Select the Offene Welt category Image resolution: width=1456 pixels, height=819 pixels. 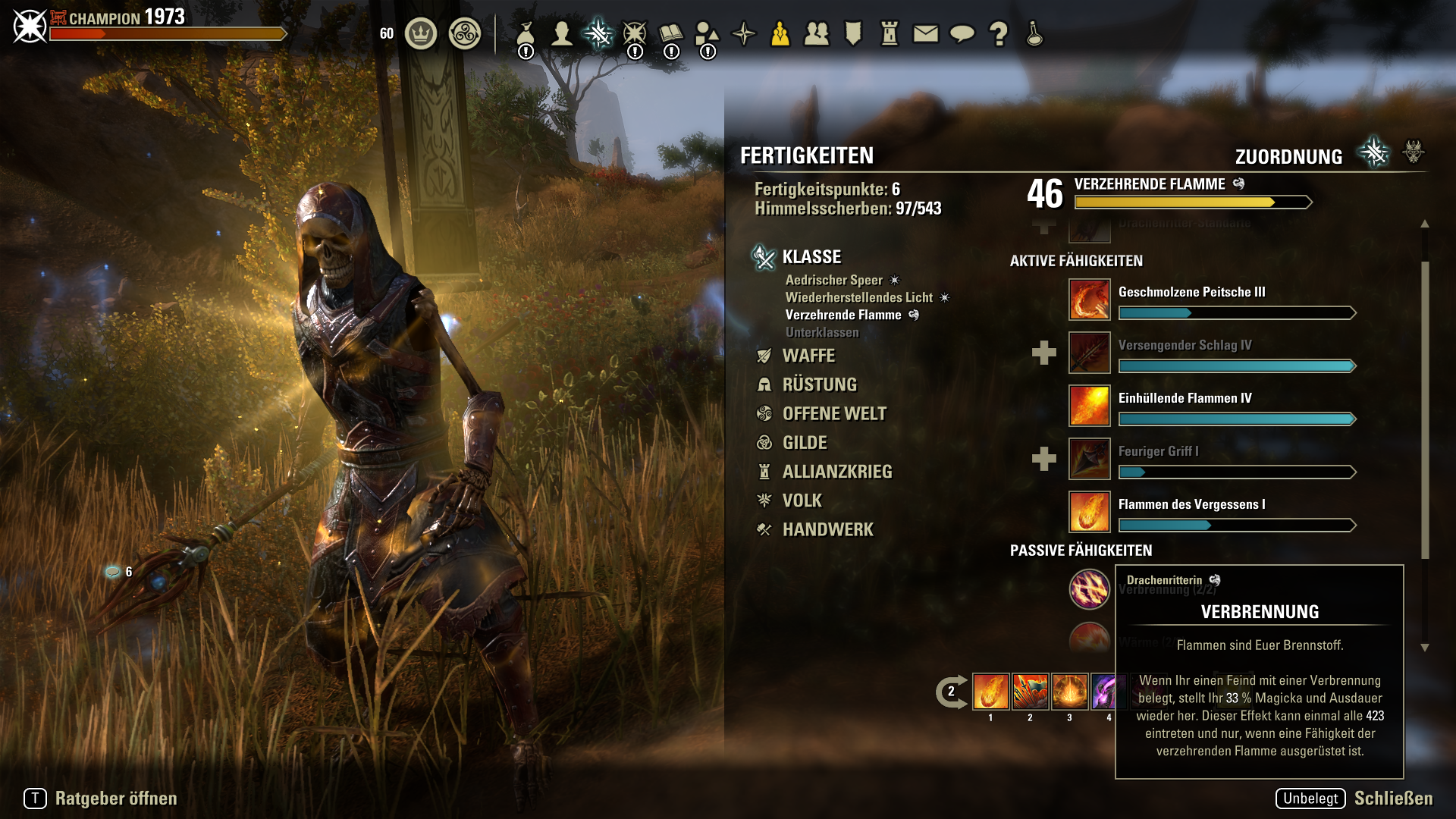pyautogui.click(x=834, y=413)
